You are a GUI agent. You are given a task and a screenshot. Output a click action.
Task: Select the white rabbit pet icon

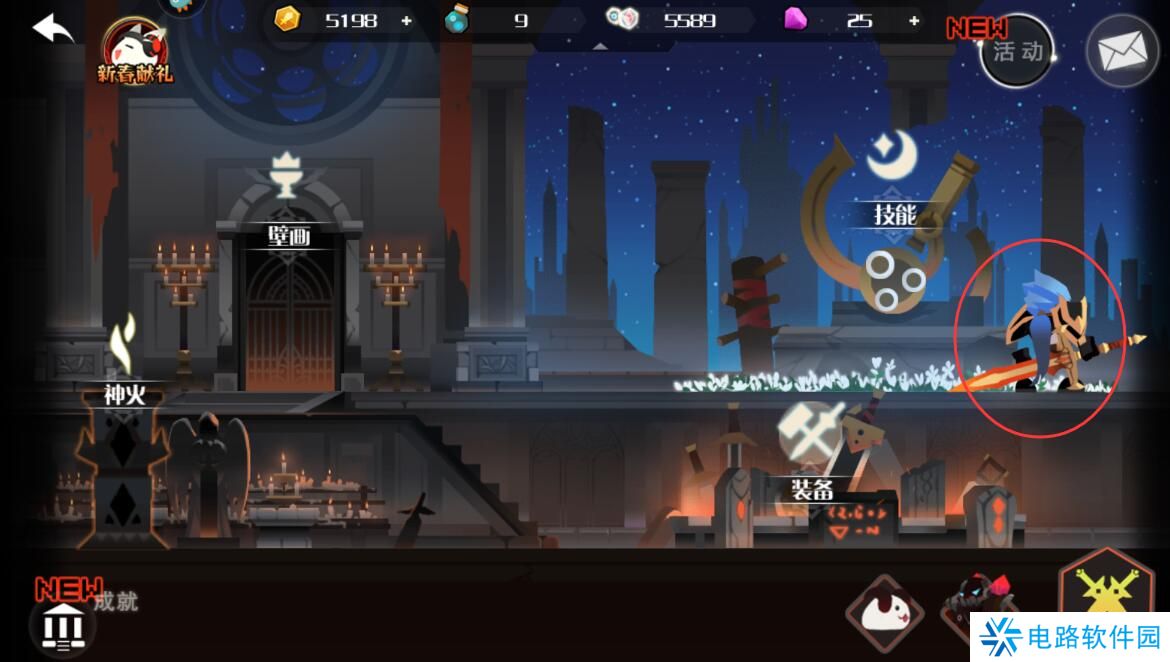(x=883, y=615)
